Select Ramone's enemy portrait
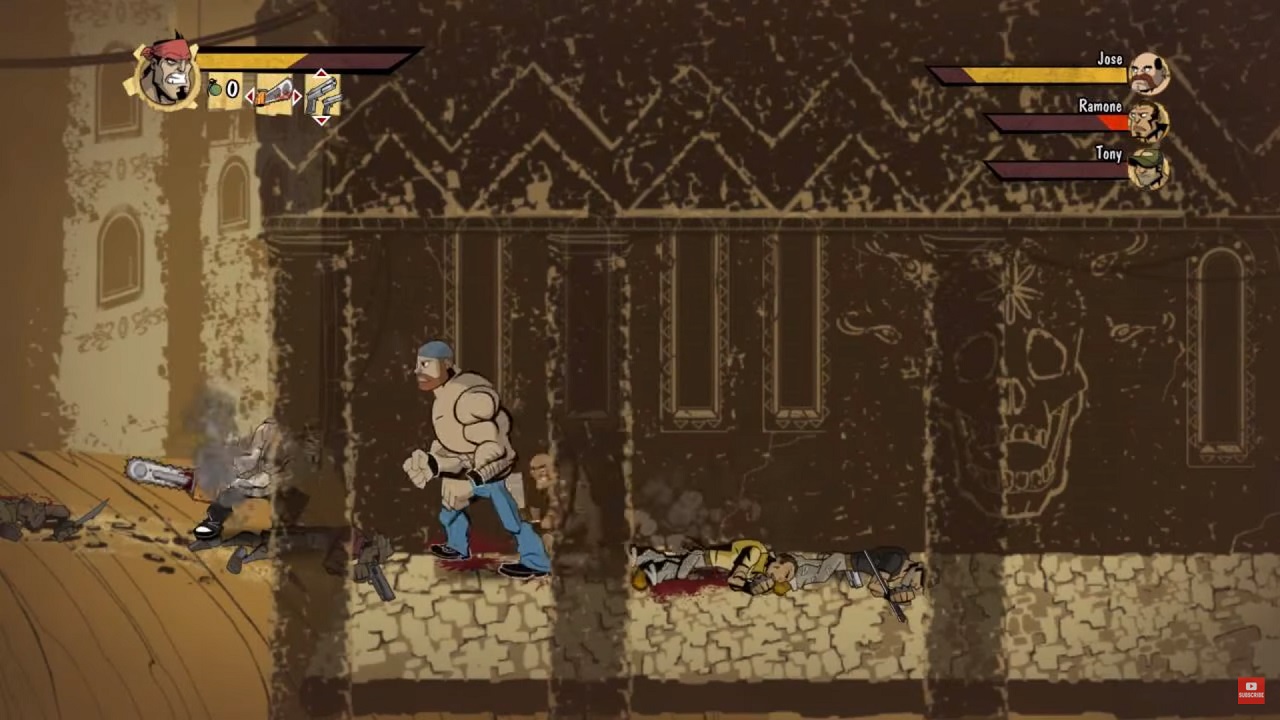Screen dimensions: 1280x720 click(1148, 121)
